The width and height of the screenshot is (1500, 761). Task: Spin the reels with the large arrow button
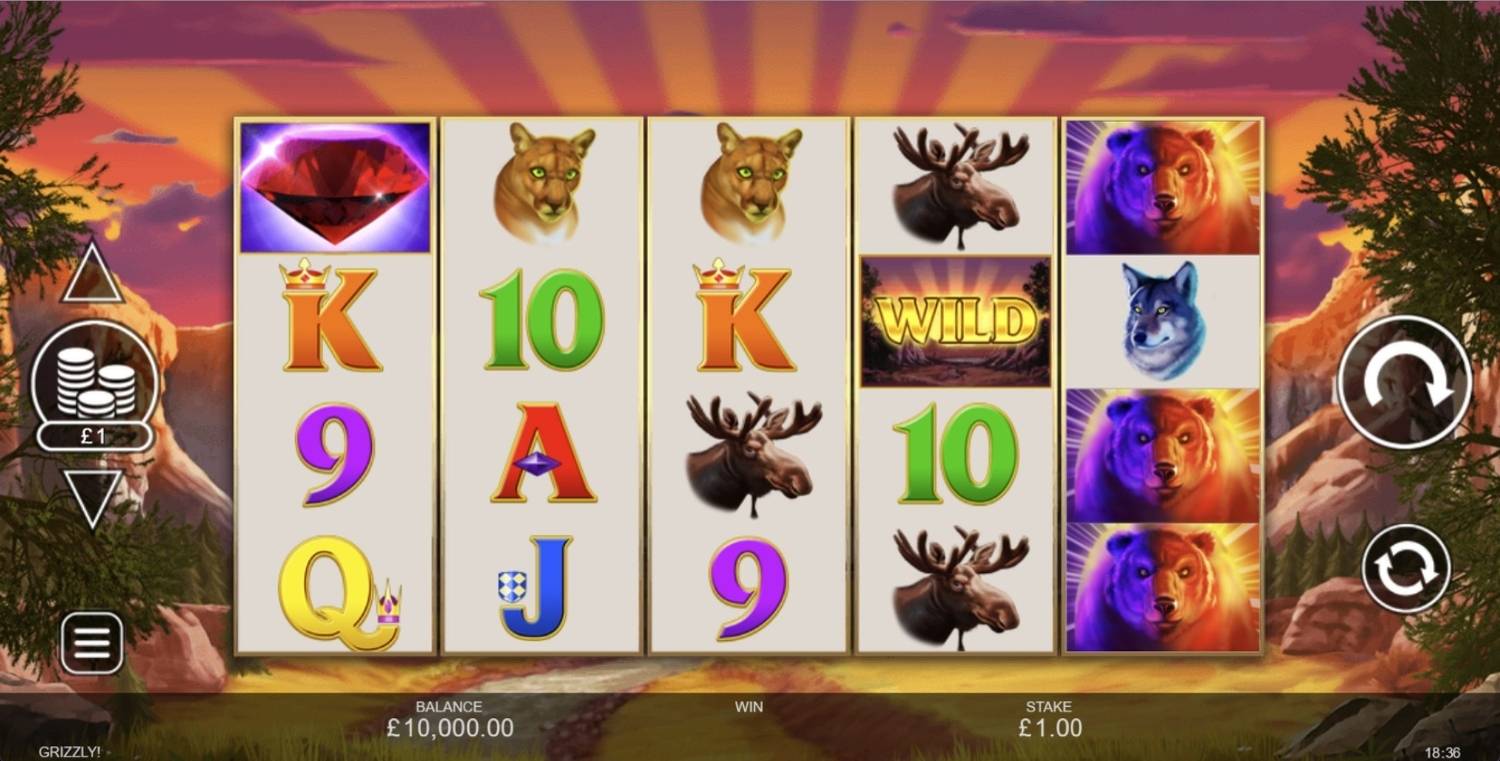1403,382
